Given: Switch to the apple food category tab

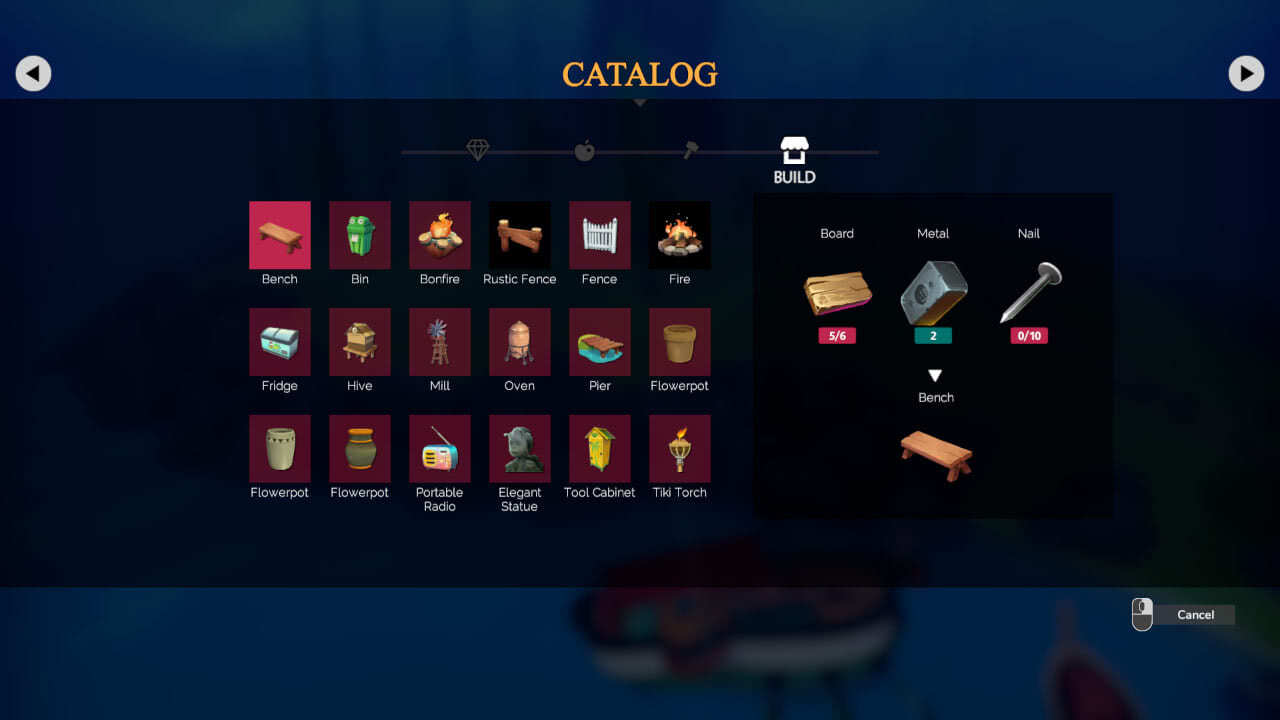Looking at the screenshot, I should tap(585, 151).
